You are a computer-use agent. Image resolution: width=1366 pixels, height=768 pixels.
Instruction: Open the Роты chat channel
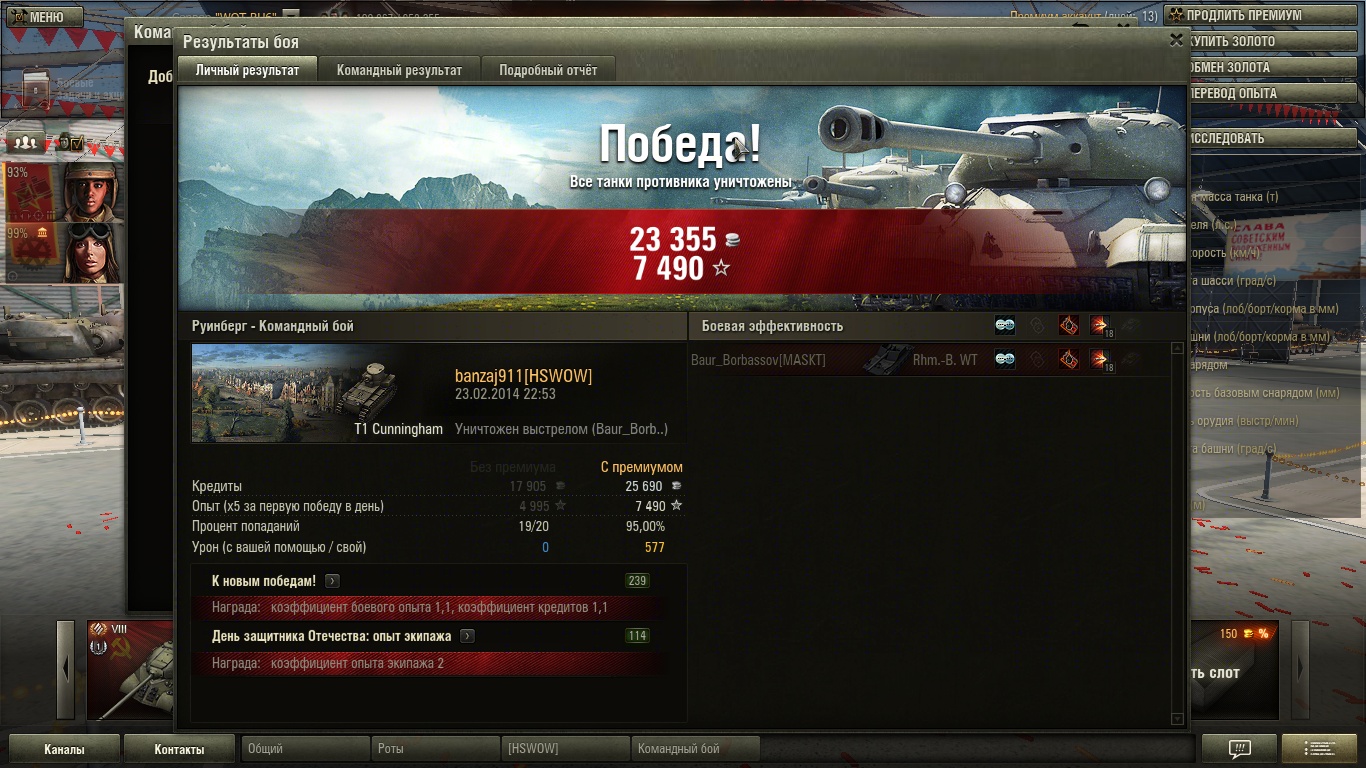pyautogui.click(x=435, y=749)
